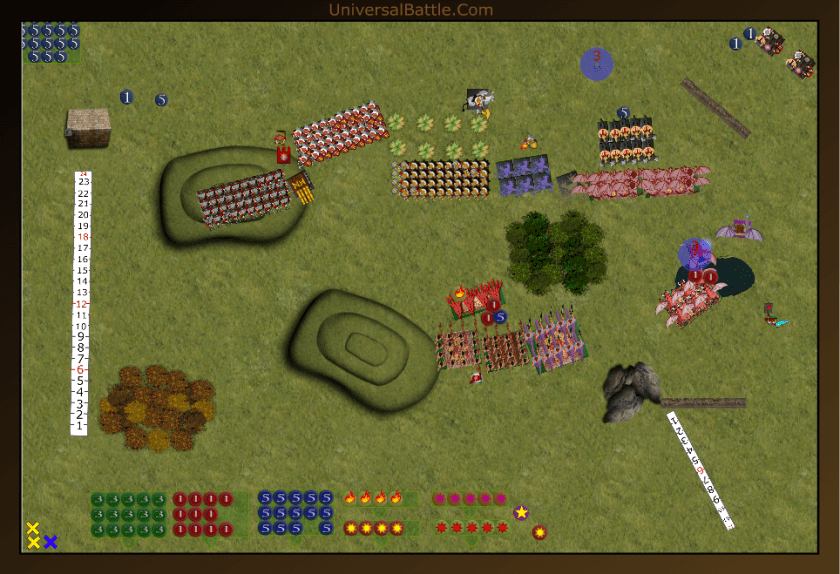Select the blue 5 counter above the black-armored regiment
This screenshot has height=574, width=840.
pos(623,113)
